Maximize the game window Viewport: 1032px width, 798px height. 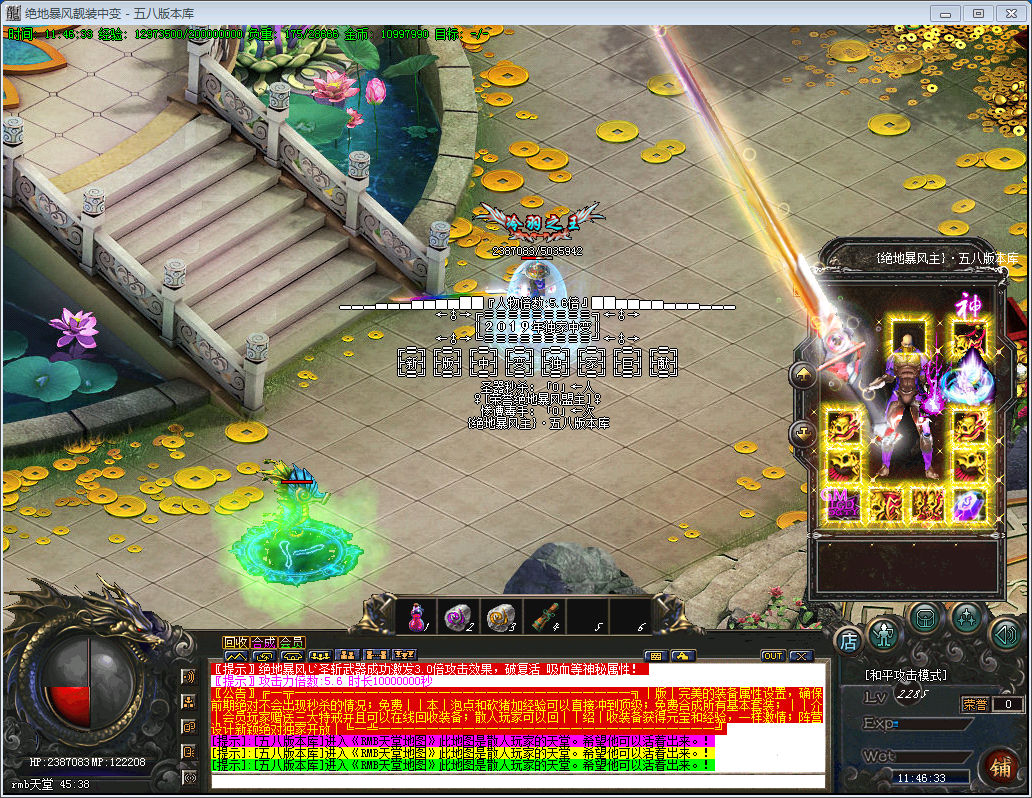(978, 13)
